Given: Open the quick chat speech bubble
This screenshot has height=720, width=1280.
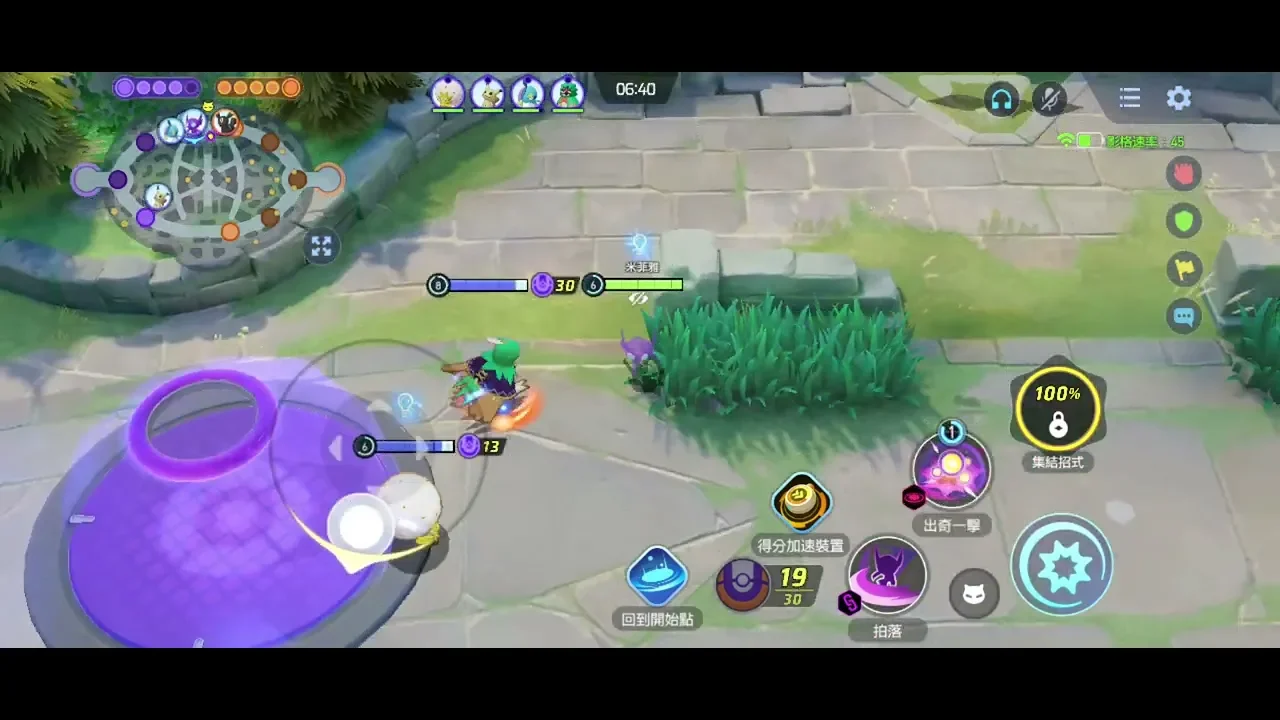Looking at the screenshot, I should click(x=1184, y=317).
